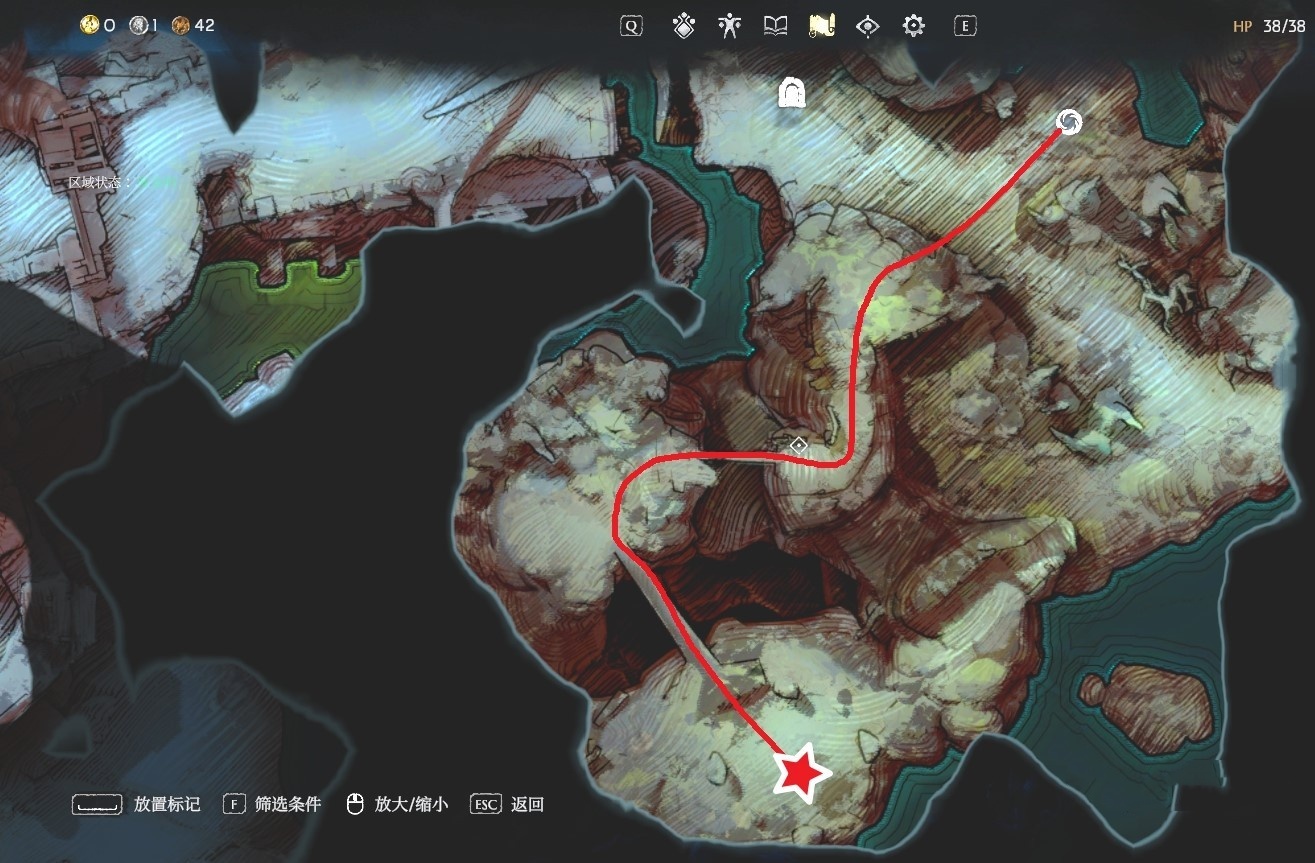Open the diamond-shaped skills tab
This screenshot has height=863, width=1315.
684,26
